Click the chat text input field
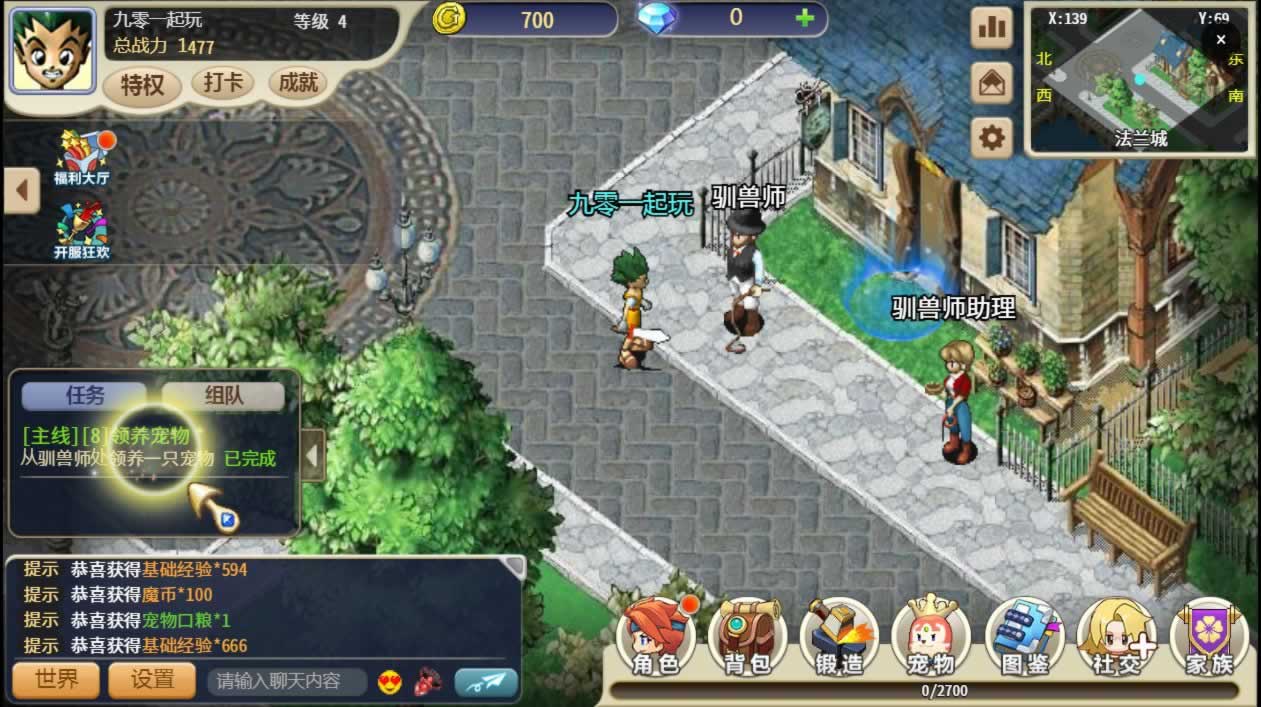 point(286,682)
